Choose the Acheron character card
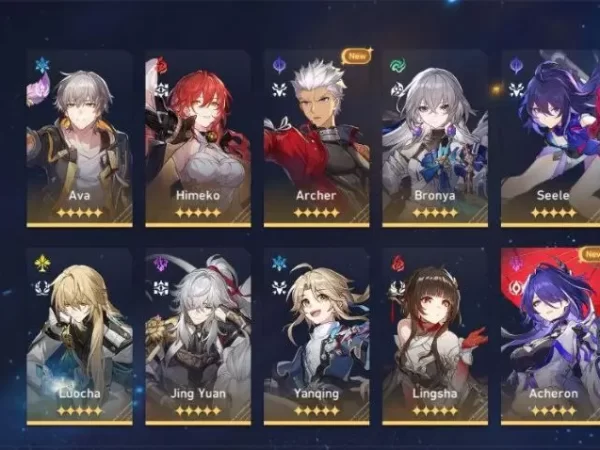Viewport: 600px width, 450px height. pyautogui.click(x=551, y=336)
